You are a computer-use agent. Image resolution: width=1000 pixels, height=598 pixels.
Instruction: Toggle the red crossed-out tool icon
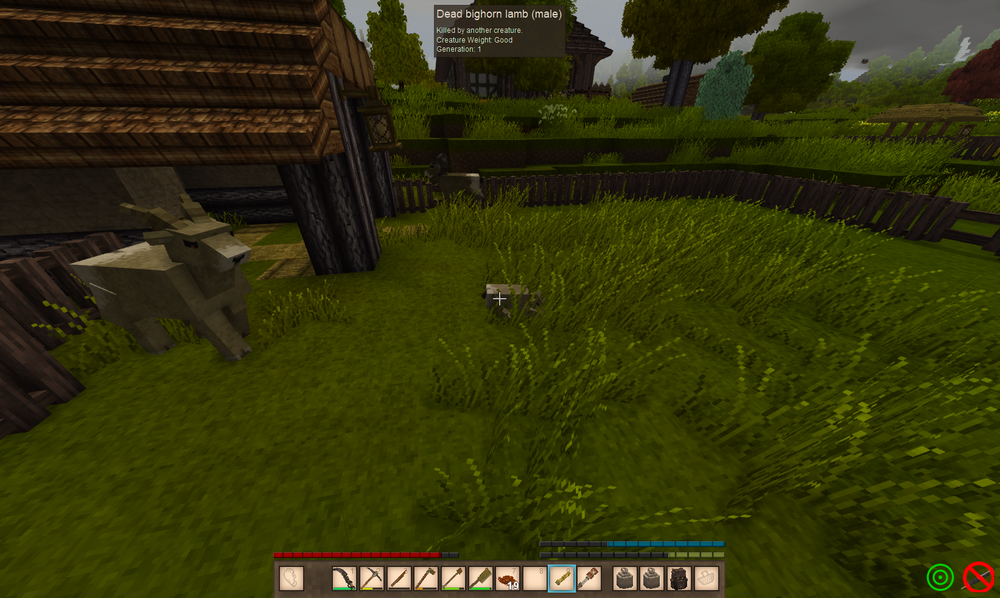tap(978, 577)
